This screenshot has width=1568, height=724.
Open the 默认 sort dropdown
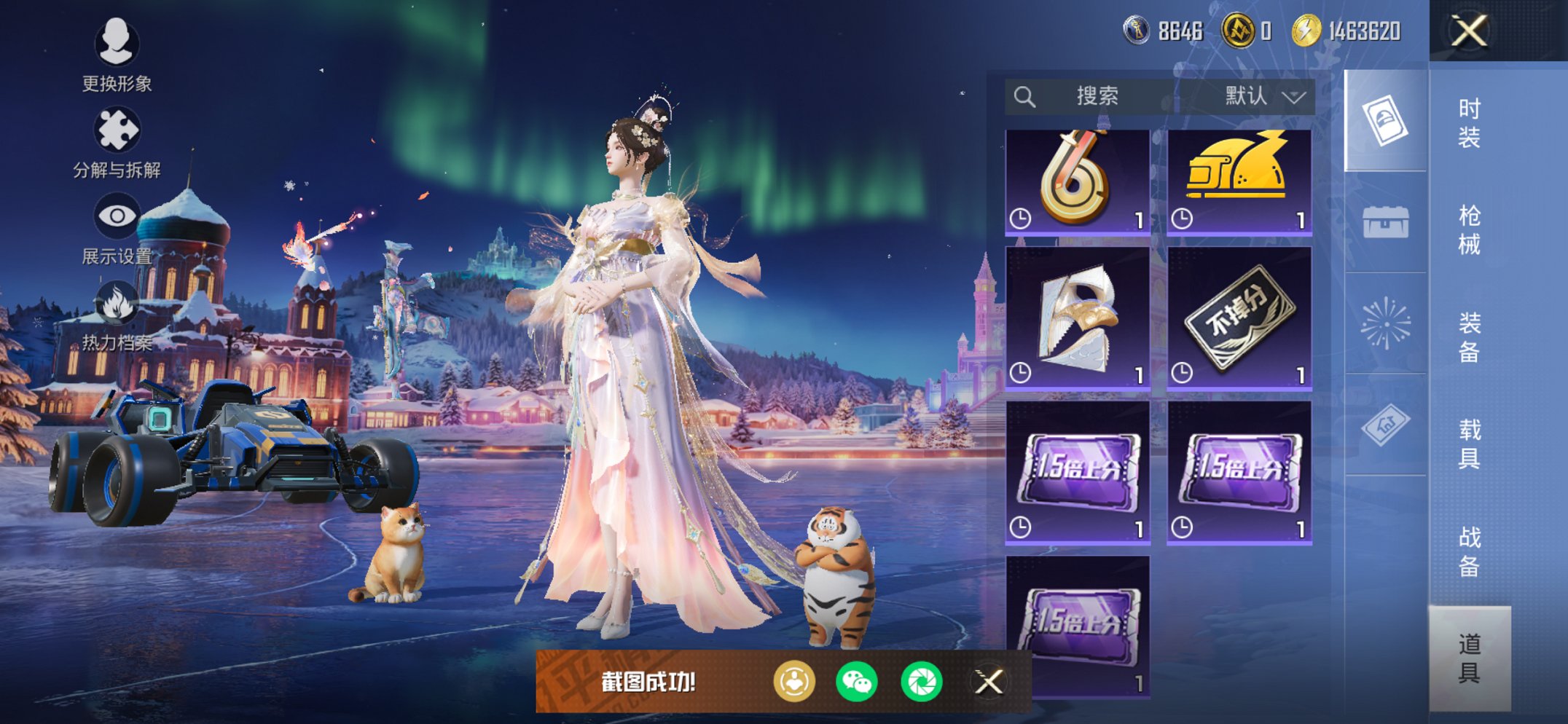pos(1264,96)
